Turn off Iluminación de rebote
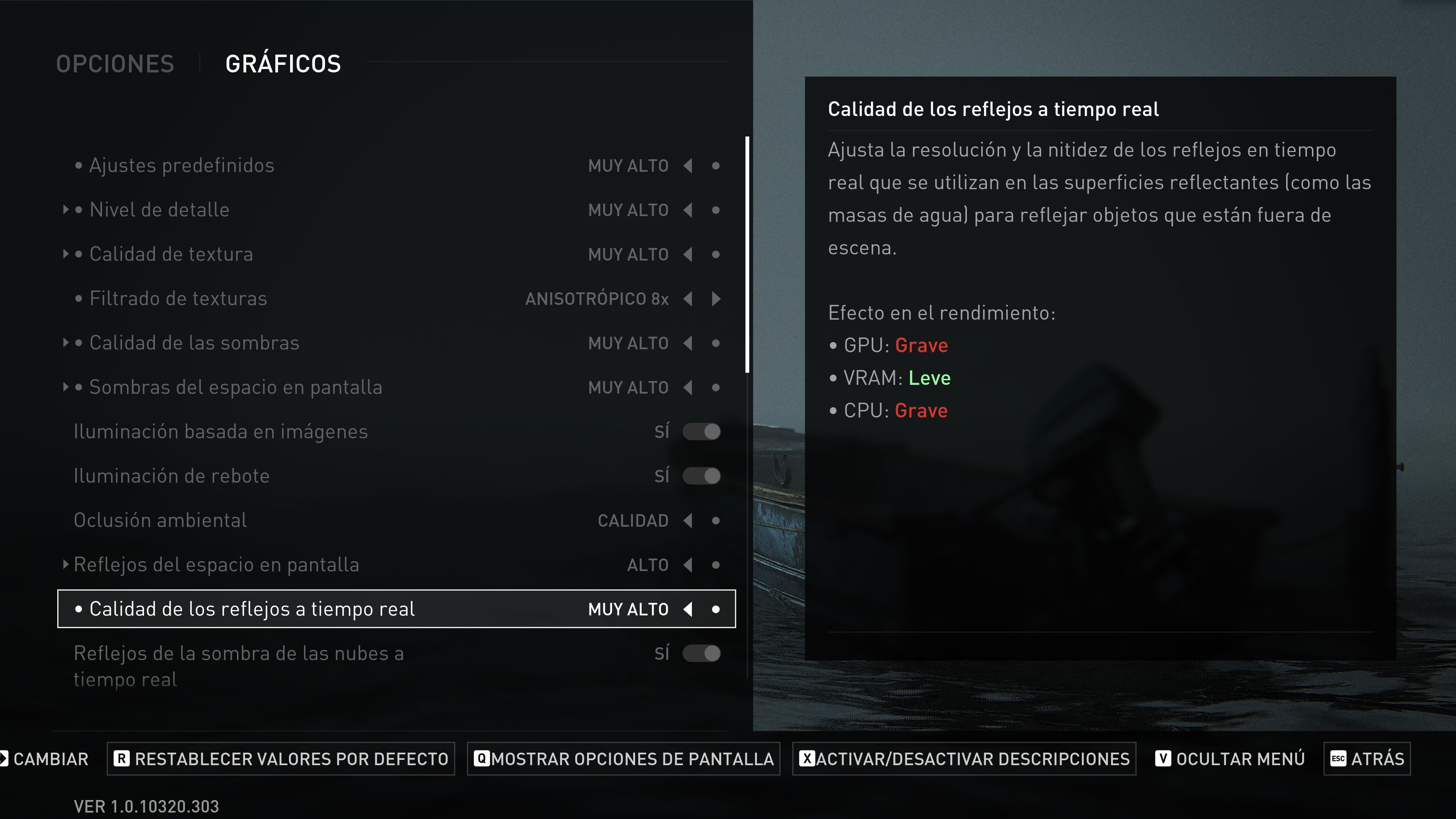The height and width of the screenshot is (819, 1456). 701,475
